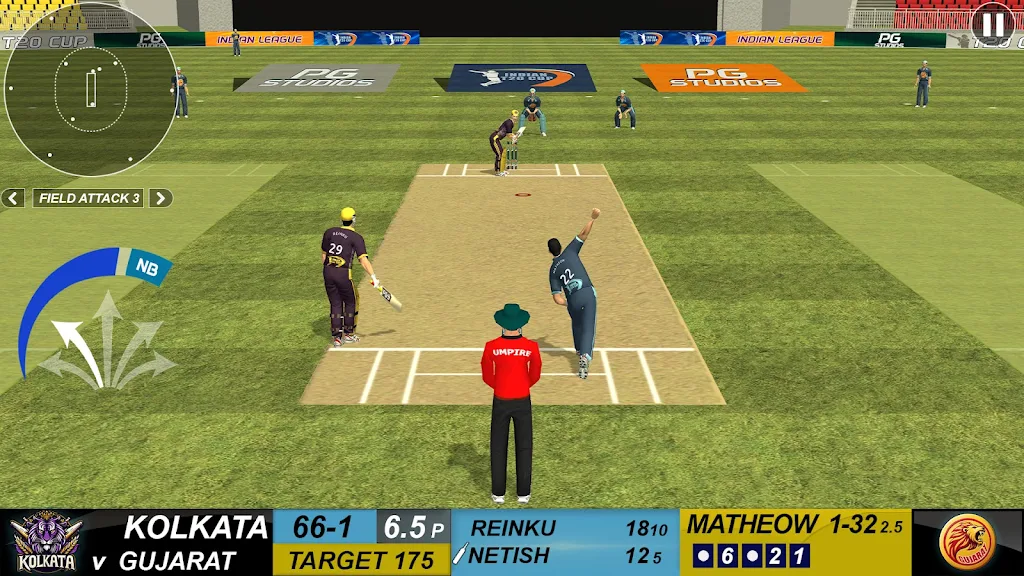Pause the match with the pause button

[x=992, y=24]
